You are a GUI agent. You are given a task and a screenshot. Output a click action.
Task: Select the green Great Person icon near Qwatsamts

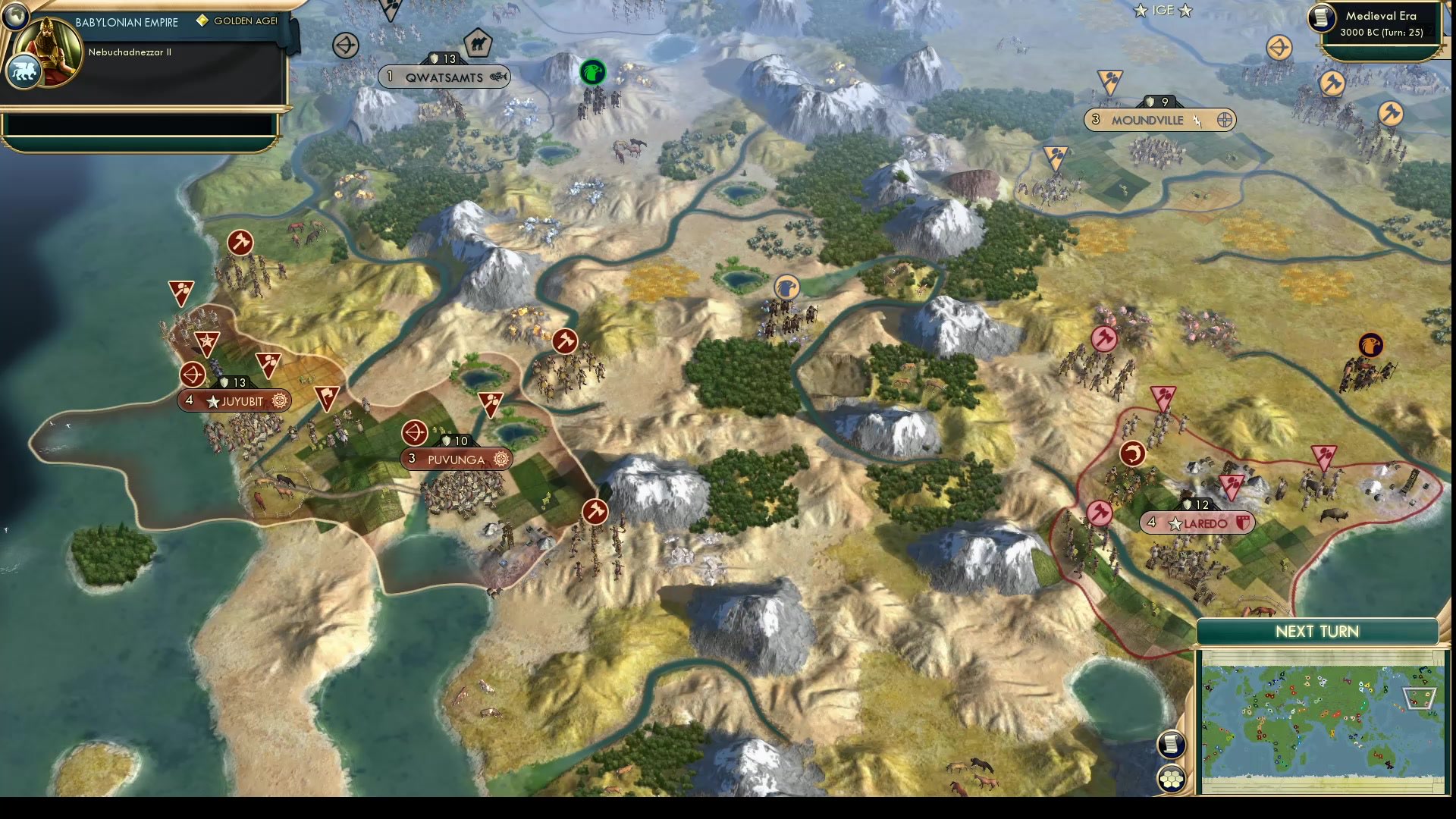pyautogui.click(x=594, y=73)
